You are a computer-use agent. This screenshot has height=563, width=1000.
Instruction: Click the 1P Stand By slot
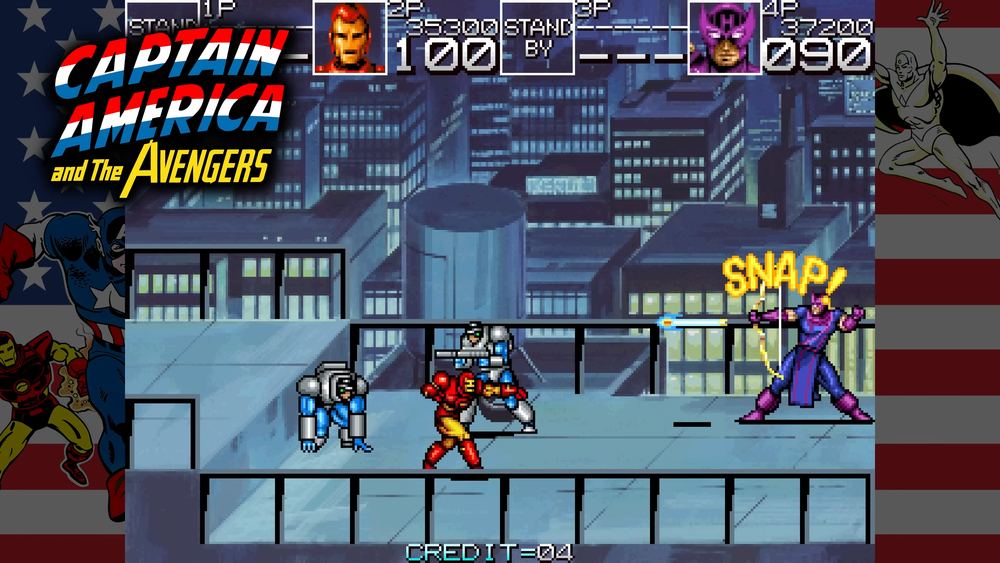point(162,38)
